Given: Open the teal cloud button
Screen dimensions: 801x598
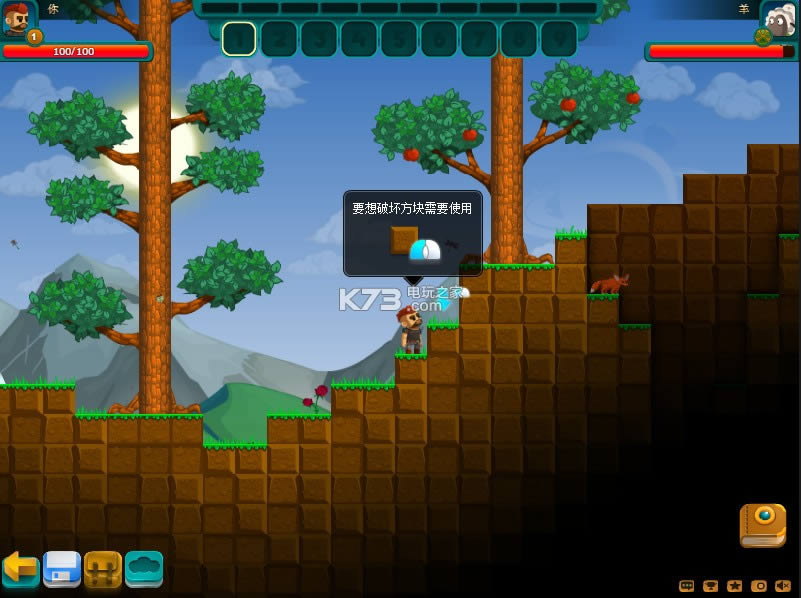Looking at the screenshot, I should pyautogui.click(x=144, y=568).
